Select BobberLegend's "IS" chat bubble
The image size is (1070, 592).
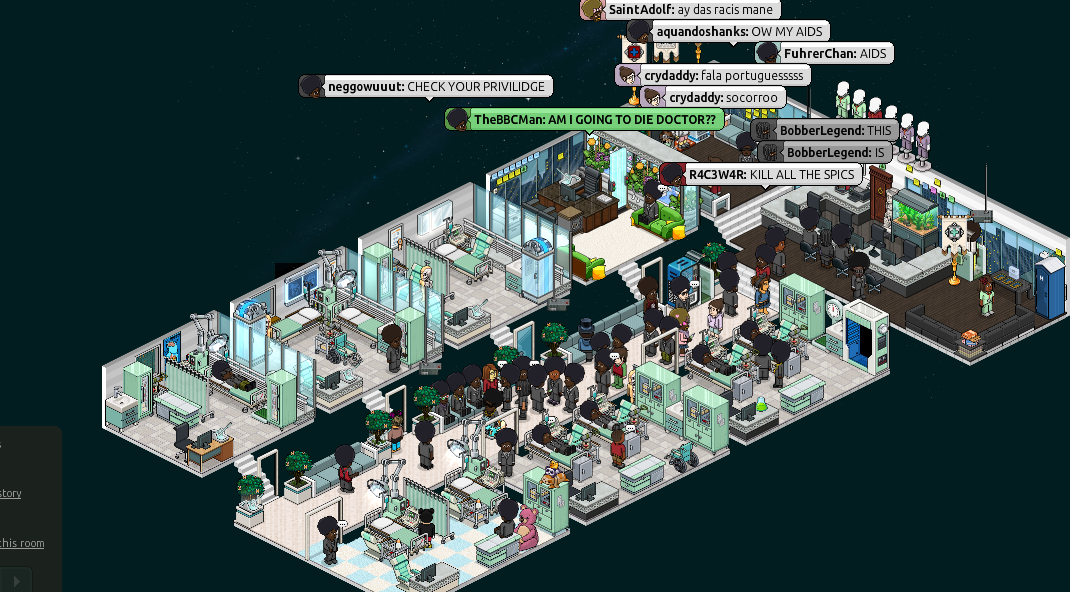(825, 152)
